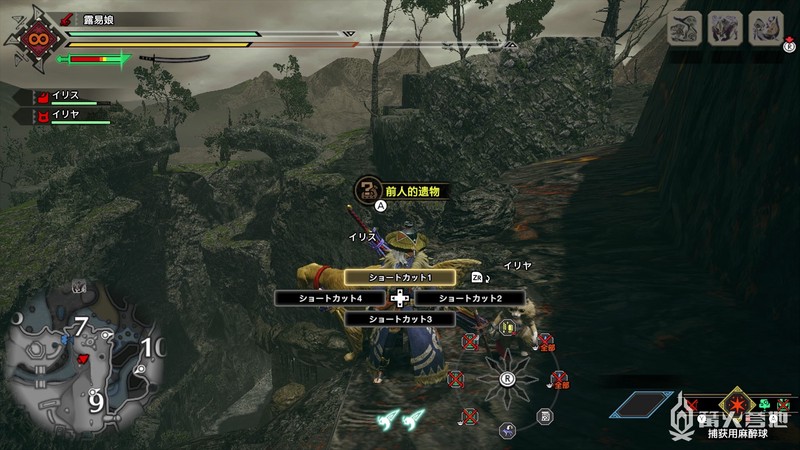Select the area 9 marker on minimap
The width and height of the screenshot is (800, 450).
coord(96,401)
